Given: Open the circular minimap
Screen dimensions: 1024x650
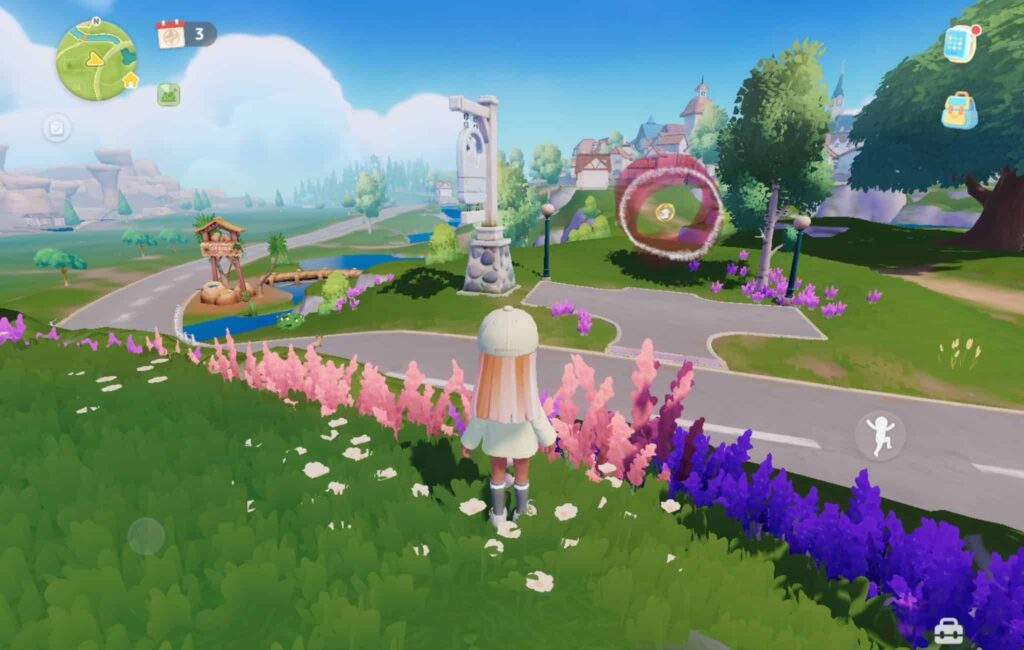Looking at the screenshot, I should click(x=96, y=60).
